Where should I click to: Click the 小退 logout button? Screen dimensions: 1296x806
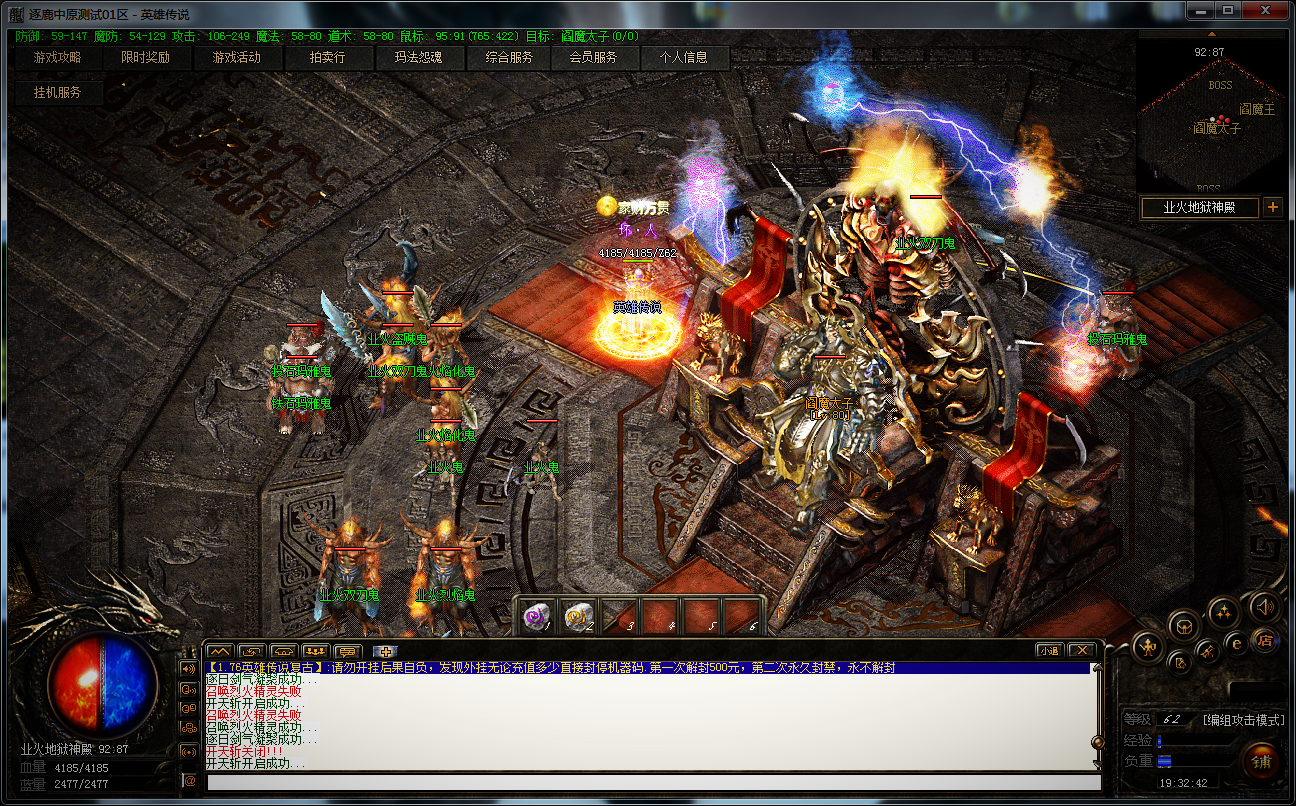tap(1049, 651)
